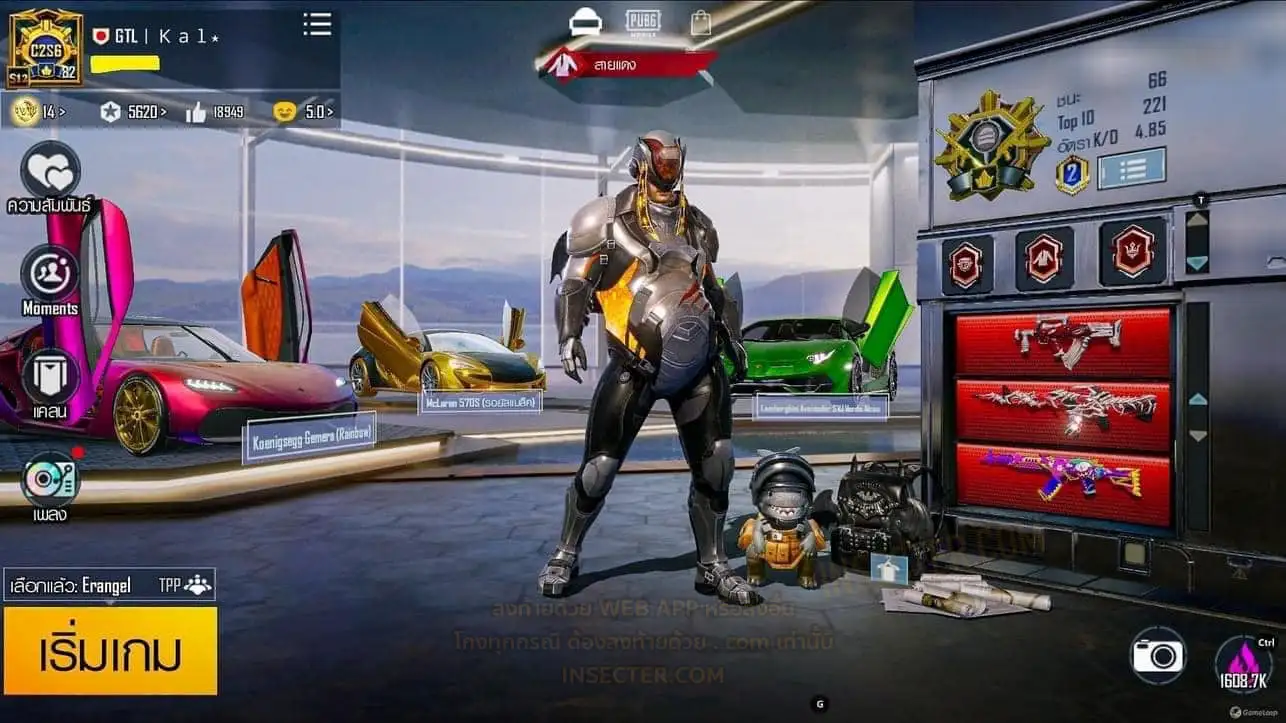Select the Koenigsegg Gemera (Rainbow) label
The image size is (1286, 723).
tap(309, 437)
